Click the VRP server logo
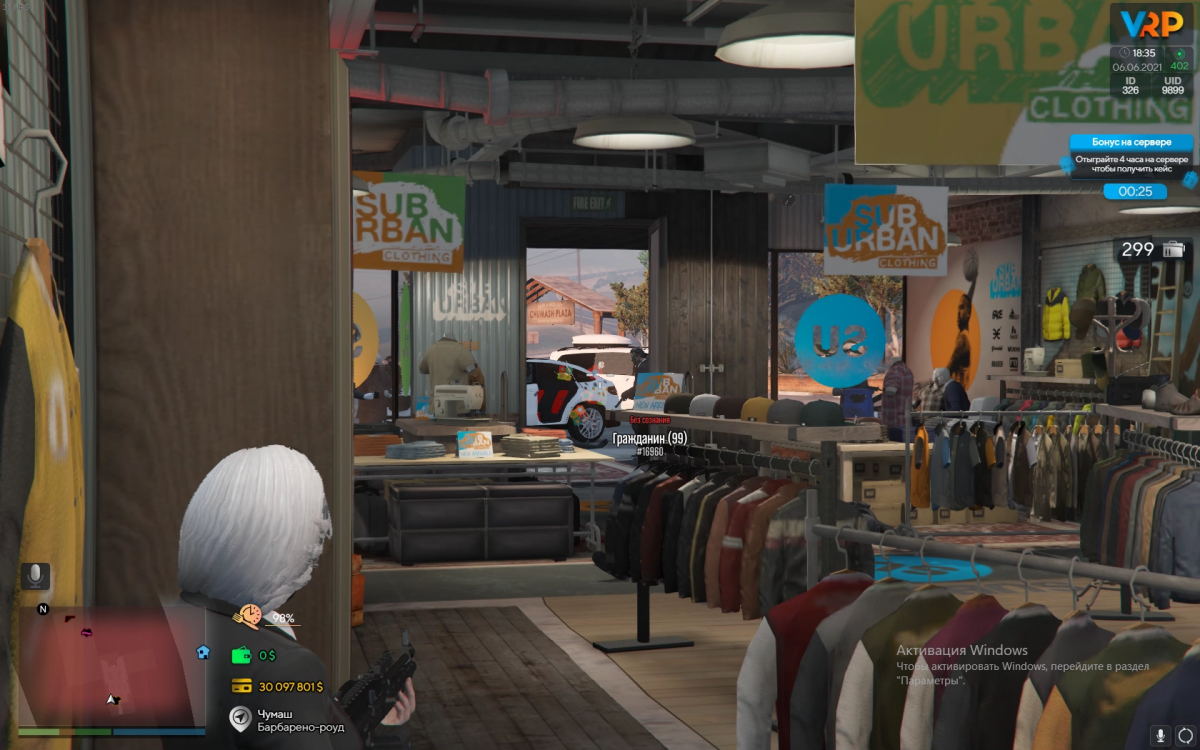The width and height of the screenshot is (1200, 750). [x=1151, y=23]
